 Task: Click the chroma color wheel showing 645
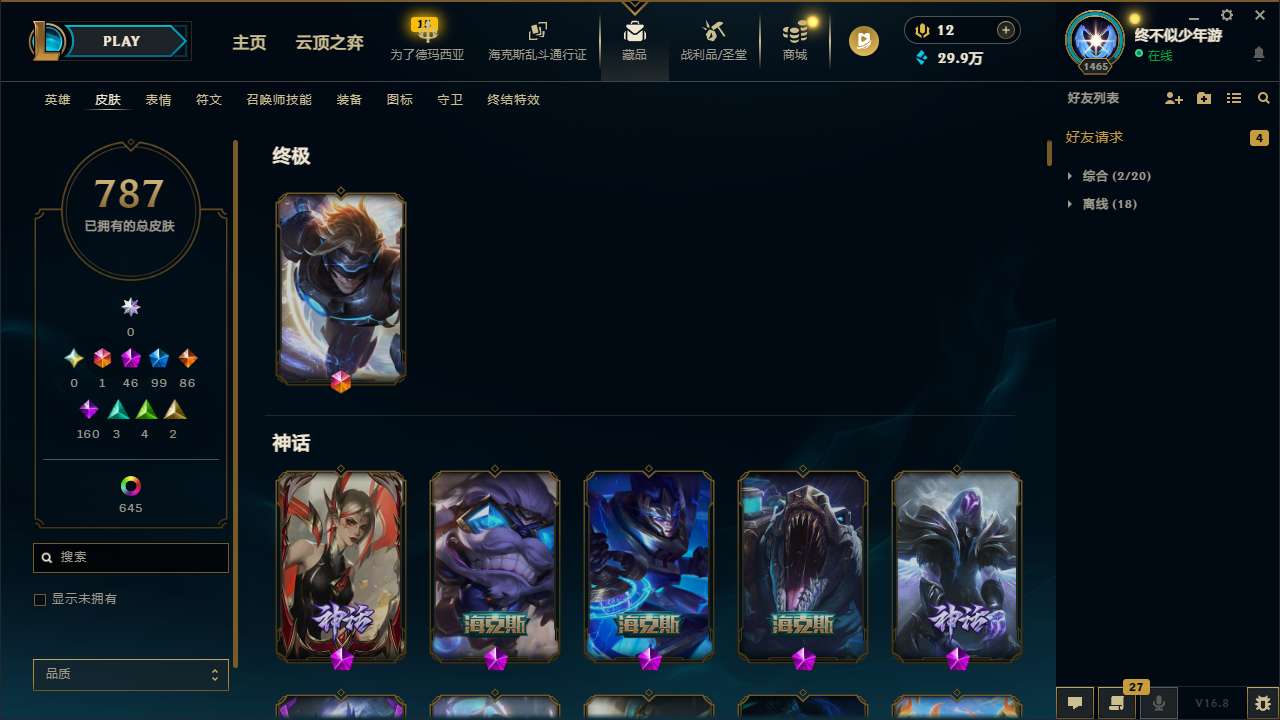click(130, 486)
